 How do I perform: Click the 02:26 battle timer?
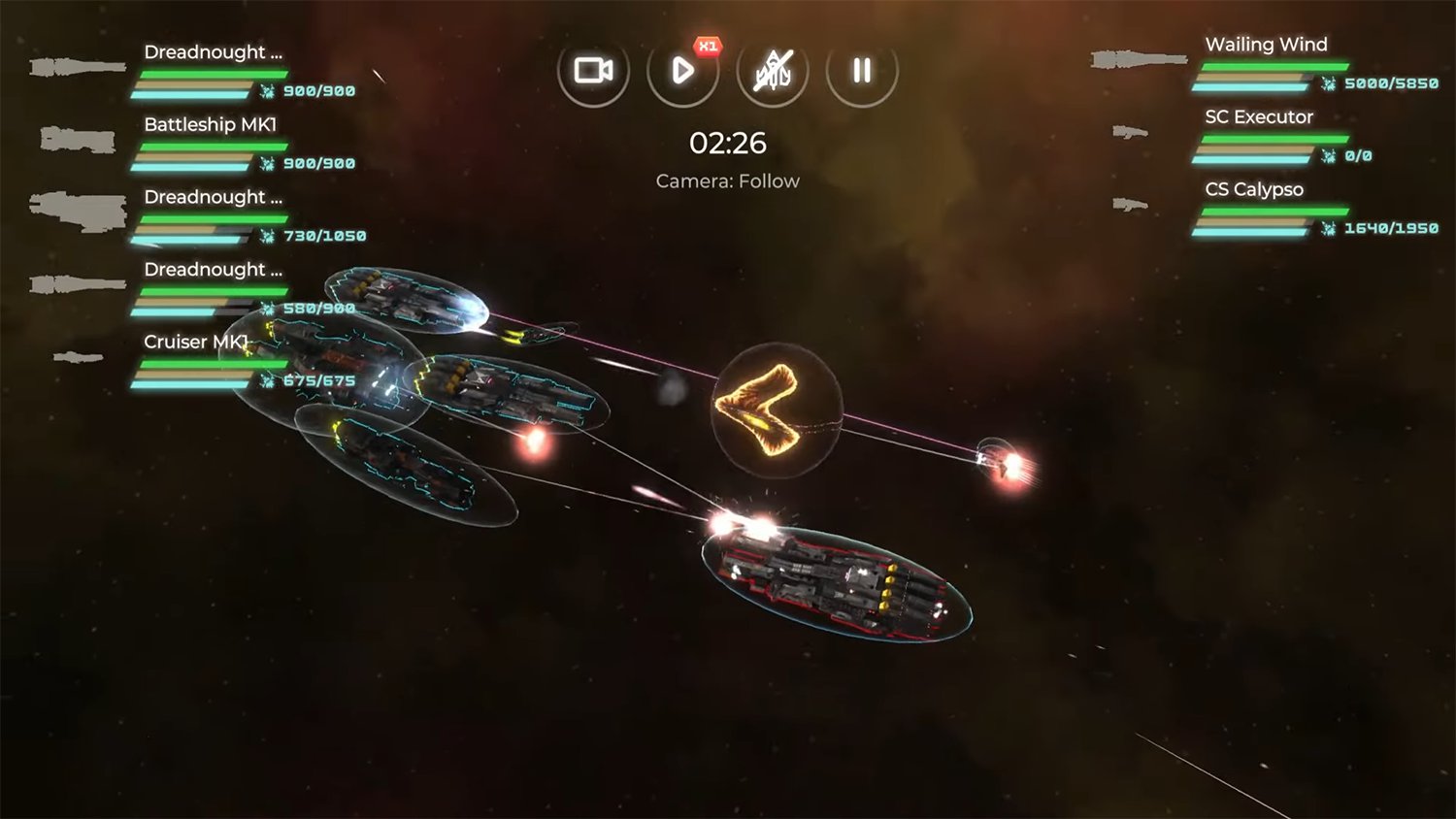[x=728, y=144]
